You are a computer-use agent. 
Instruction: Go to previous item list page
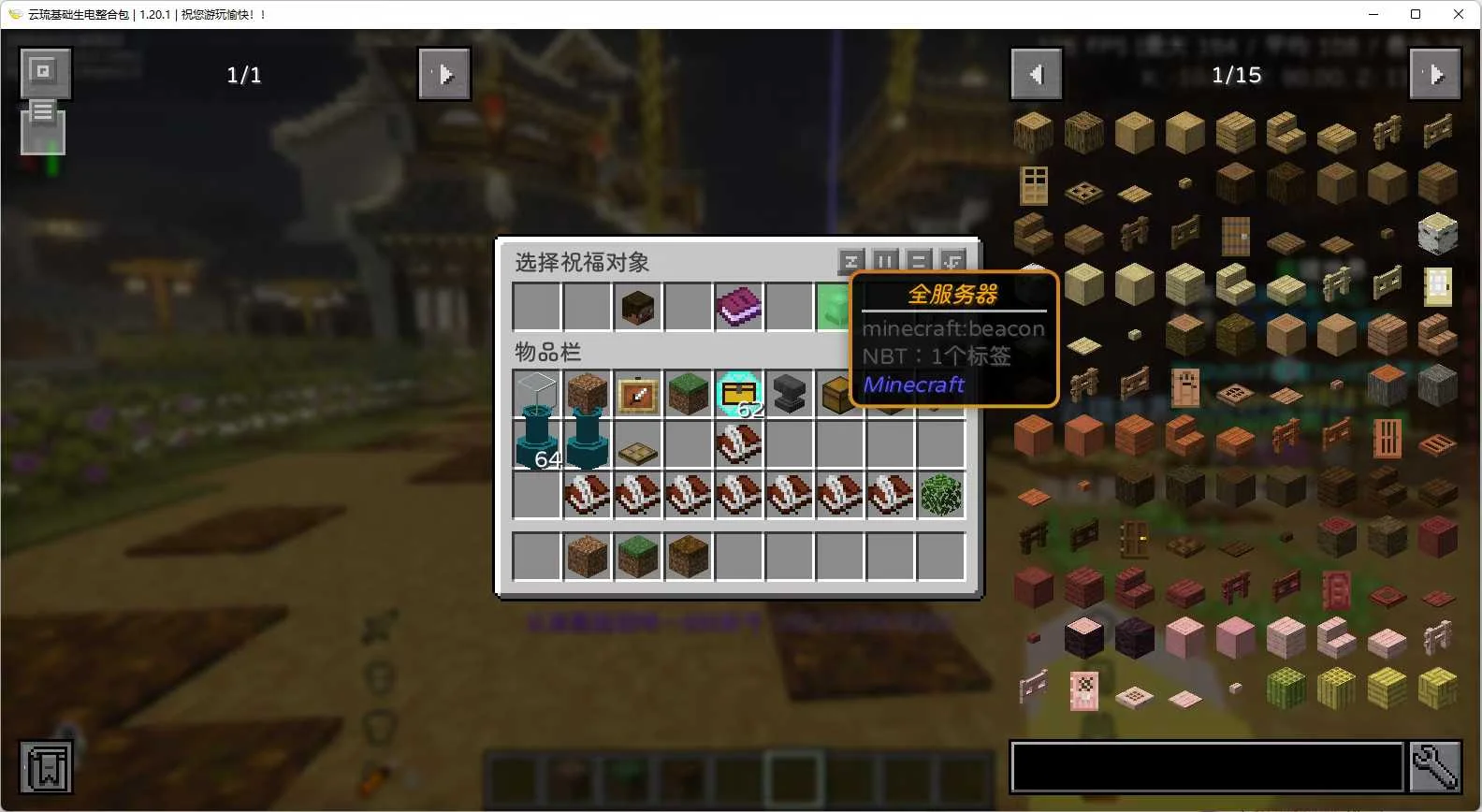point(1037,74)
